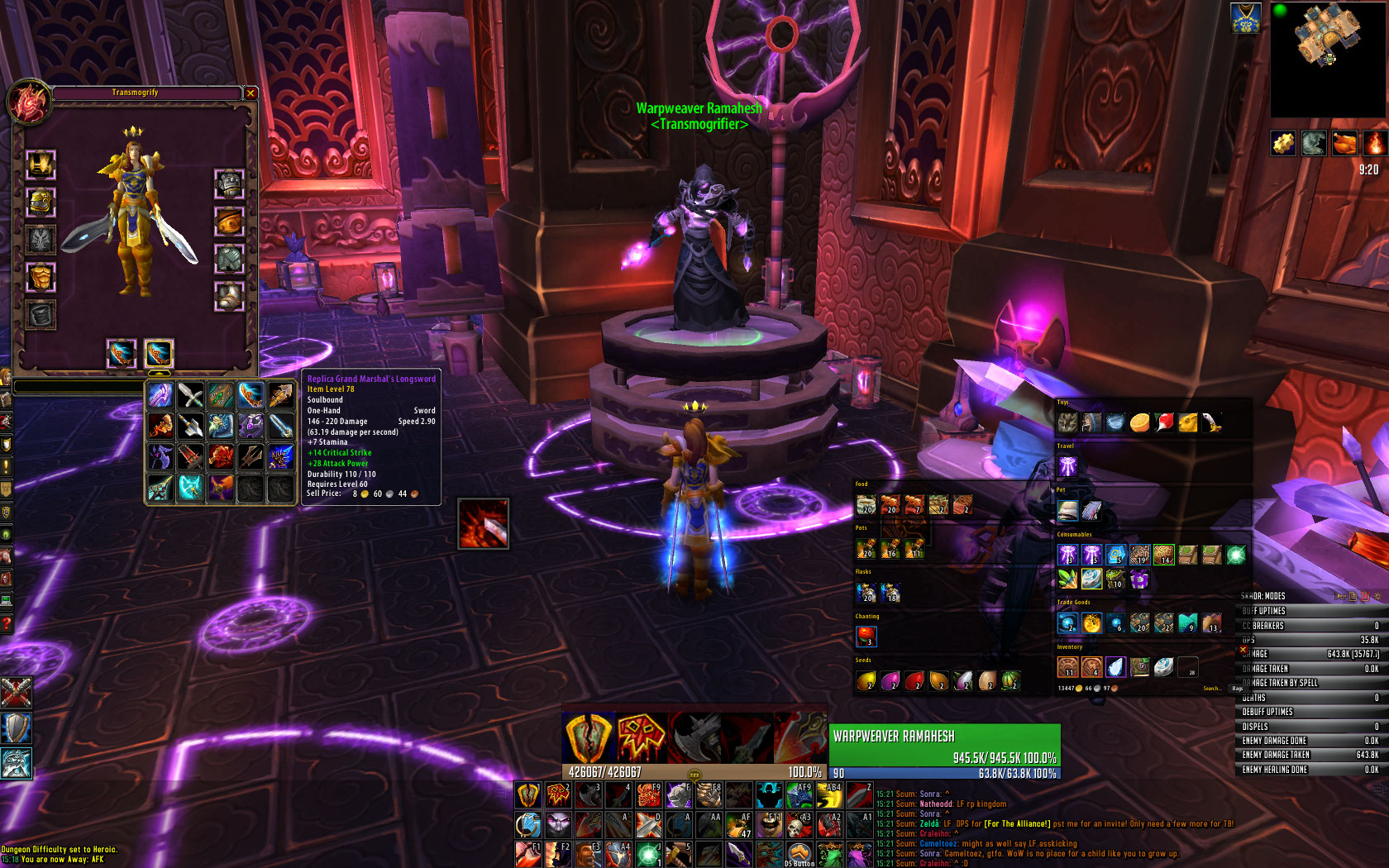
Task: Open the chest slot icon in Transmogrify
Action: click(x=41, y=274)
